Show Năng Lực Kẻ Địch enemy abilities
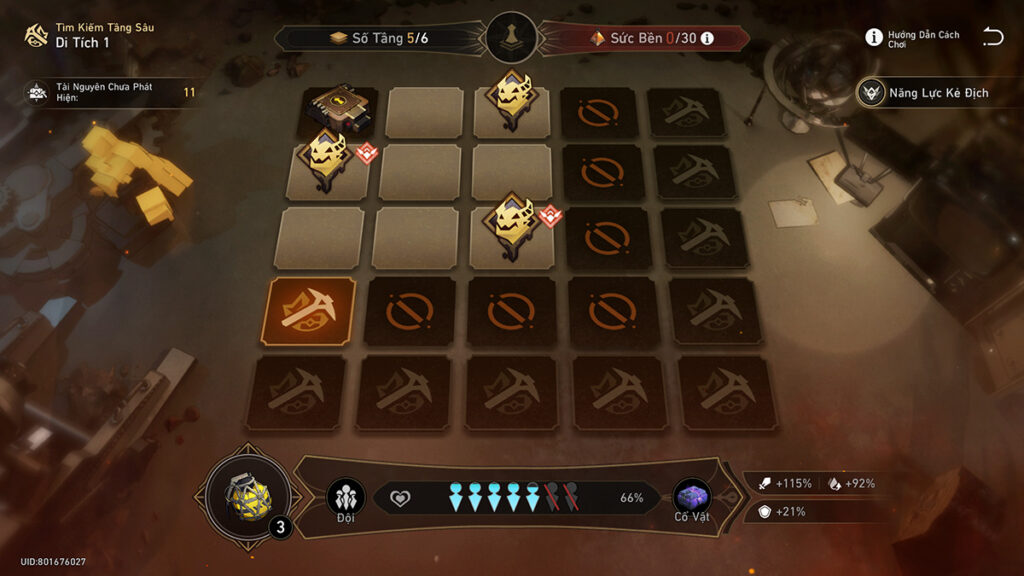The width and height of the screenshot is (1024, 576). point(926,93)
